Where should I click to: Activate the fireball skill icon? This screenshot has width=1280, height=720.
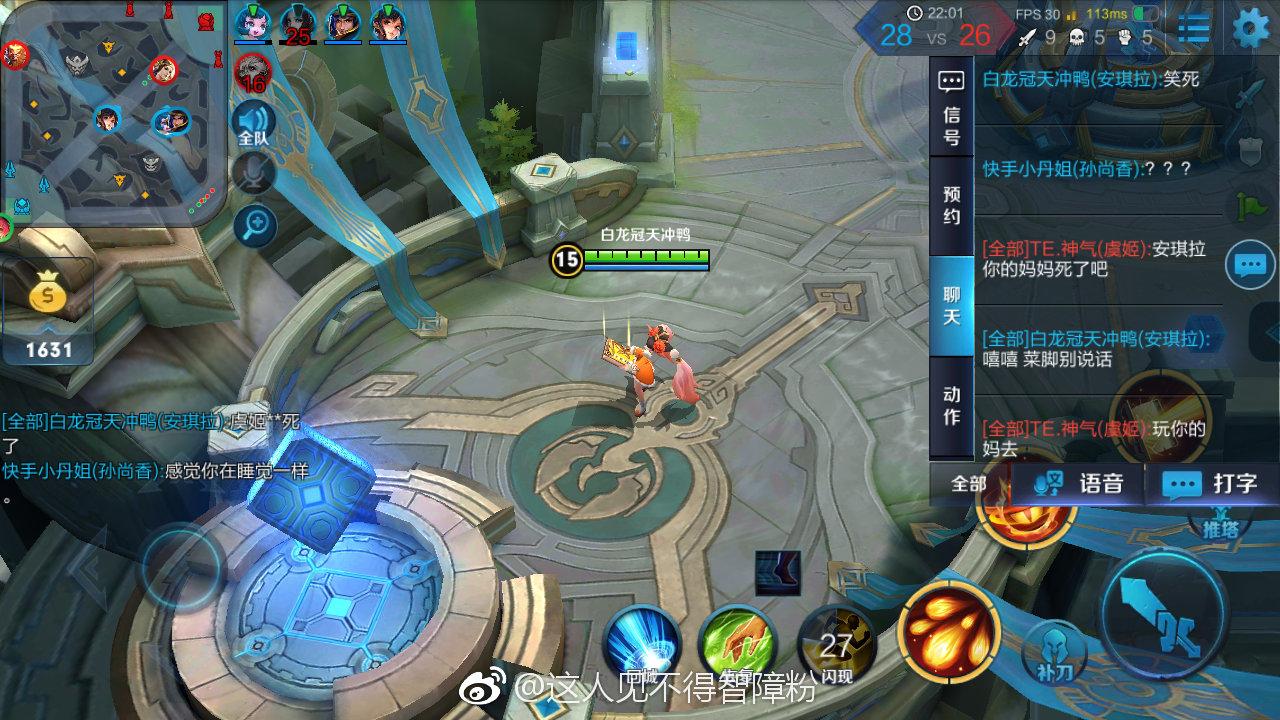pyautogui.click(x=948, y=628)
